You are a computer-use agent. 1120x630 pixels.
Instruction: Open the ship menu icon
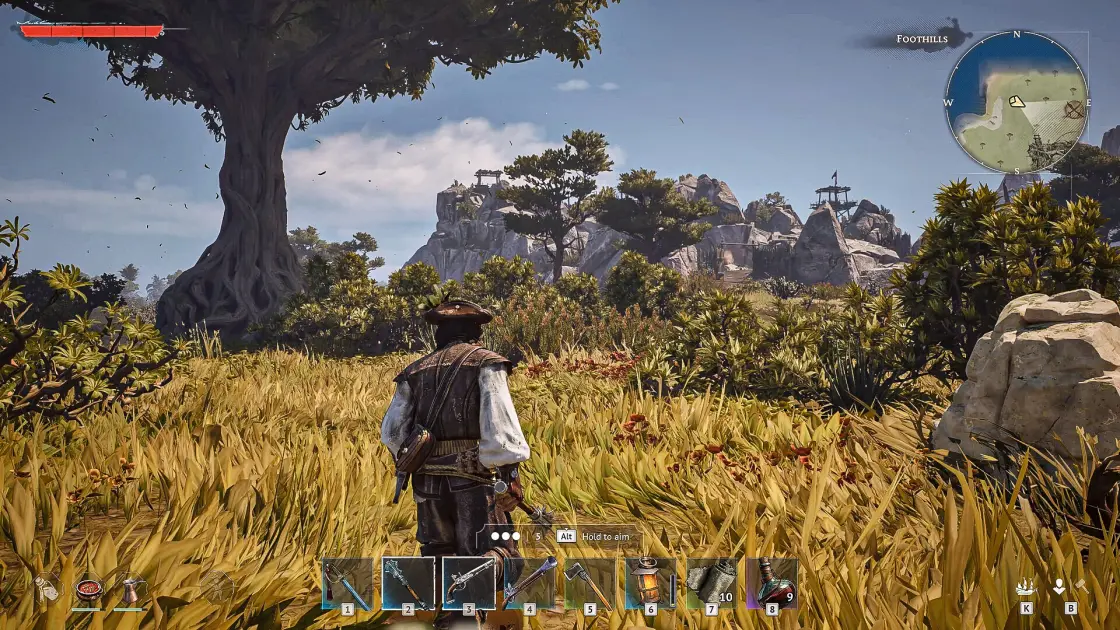tap(1026, 588)
